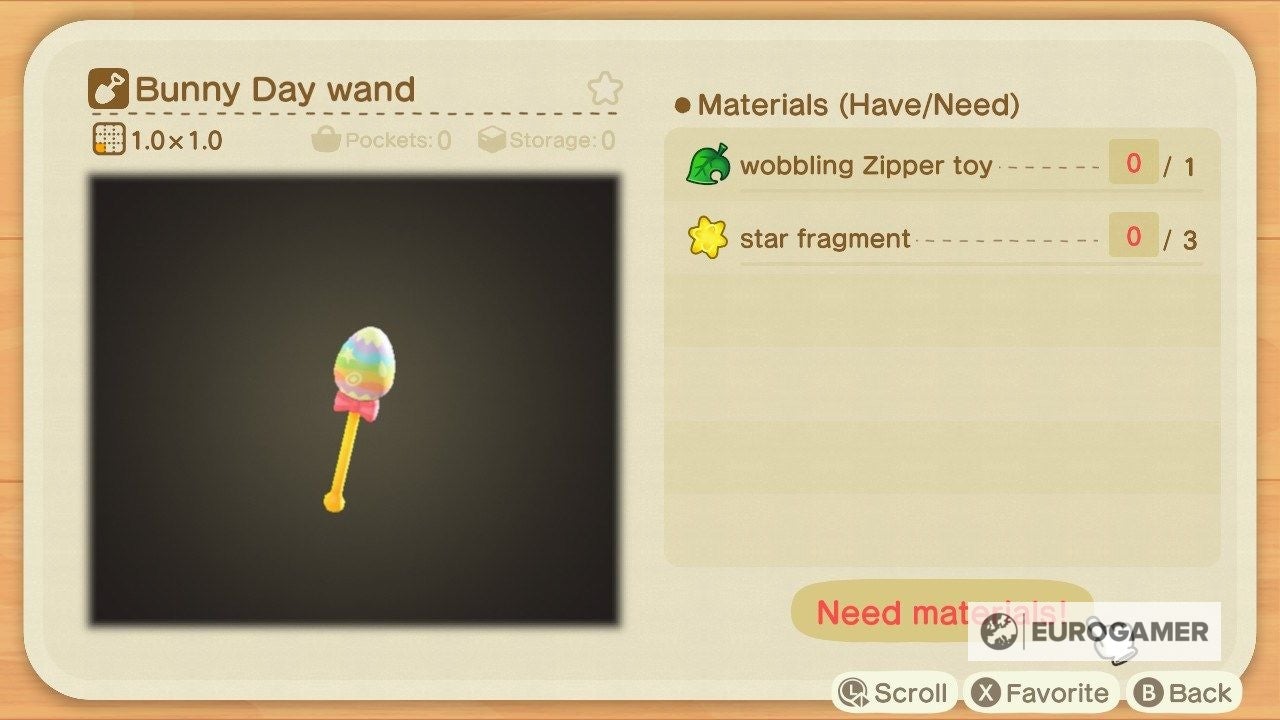Click the shovel tool icon beside the recipe name

pos(108,87)
